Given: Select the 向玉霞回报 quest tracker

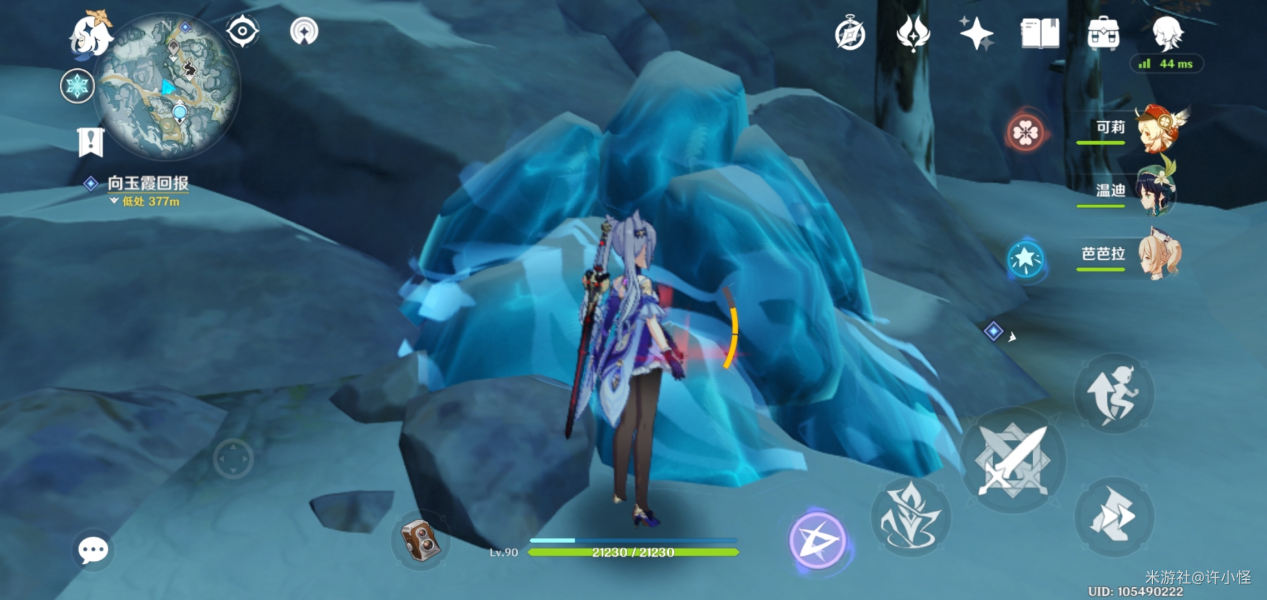Looking at the screenshot, I should tap(147, 184).
